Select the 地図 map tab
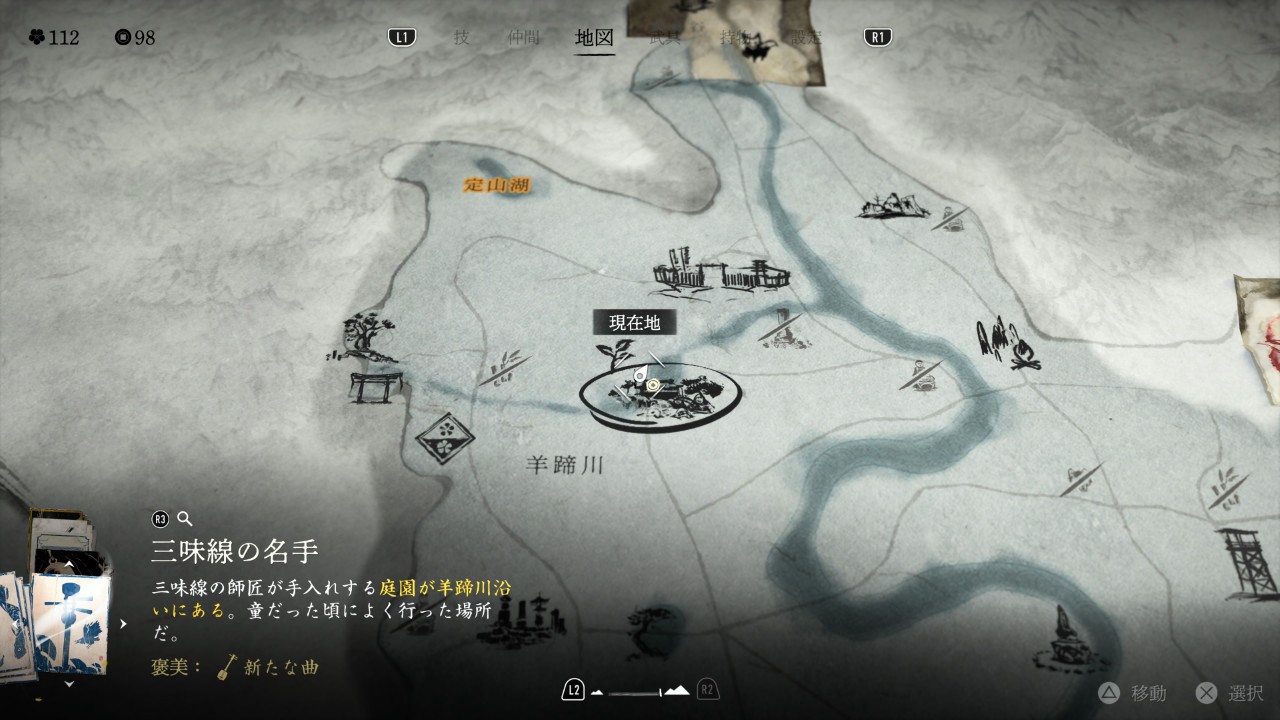This screenshot has width=1280, height=720. click(x=594, y=38)
